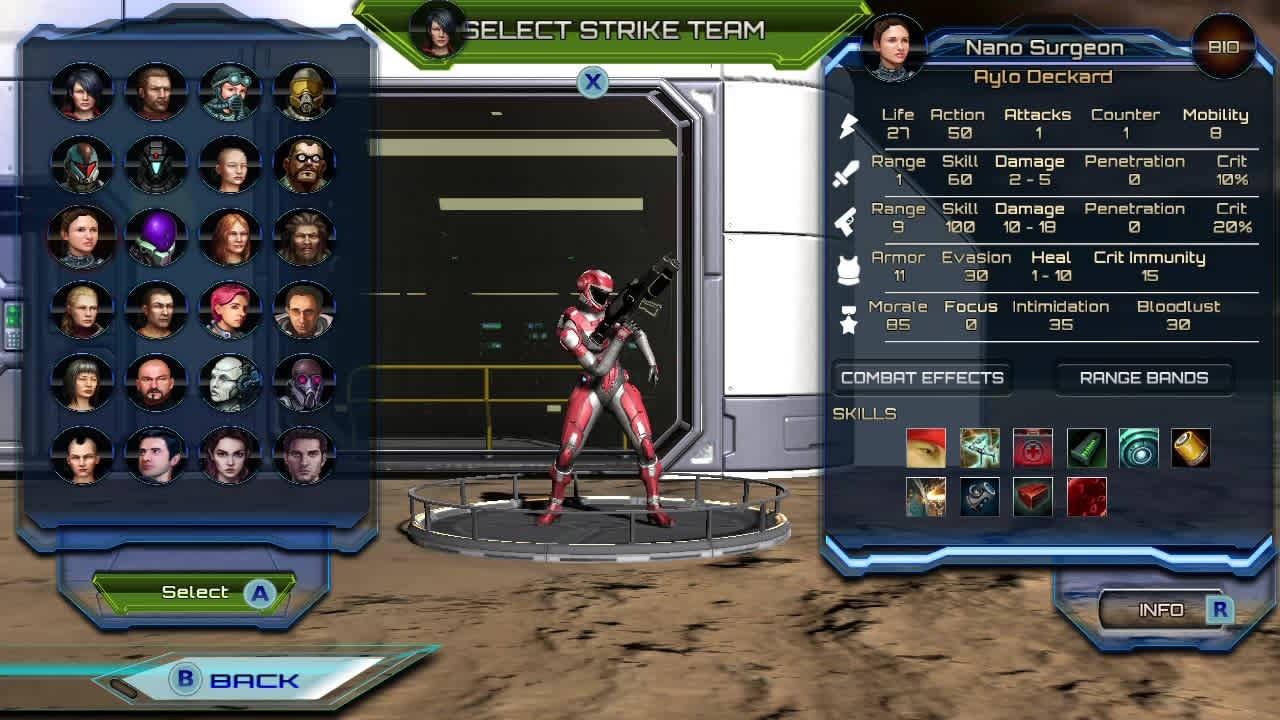Click the armor vest stats icon
The height and width of the screenshot is (720, 1280).
pos(848,268)
